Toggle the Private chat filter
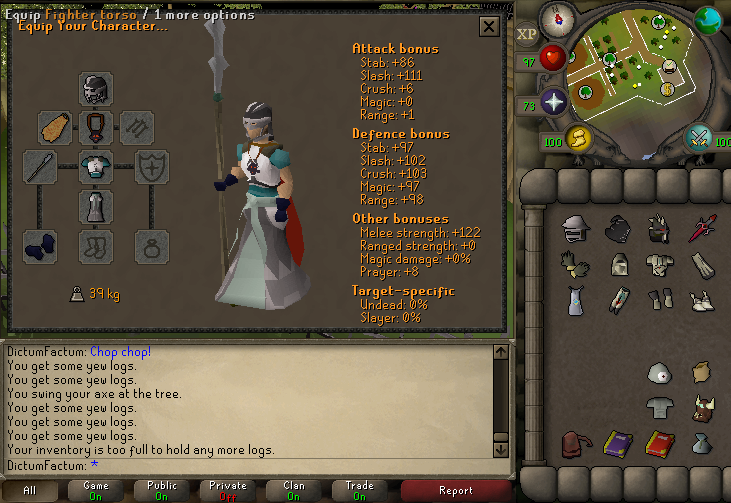Image resolution: width=731 pixels, height=503 pixels. tap(228, 491)
